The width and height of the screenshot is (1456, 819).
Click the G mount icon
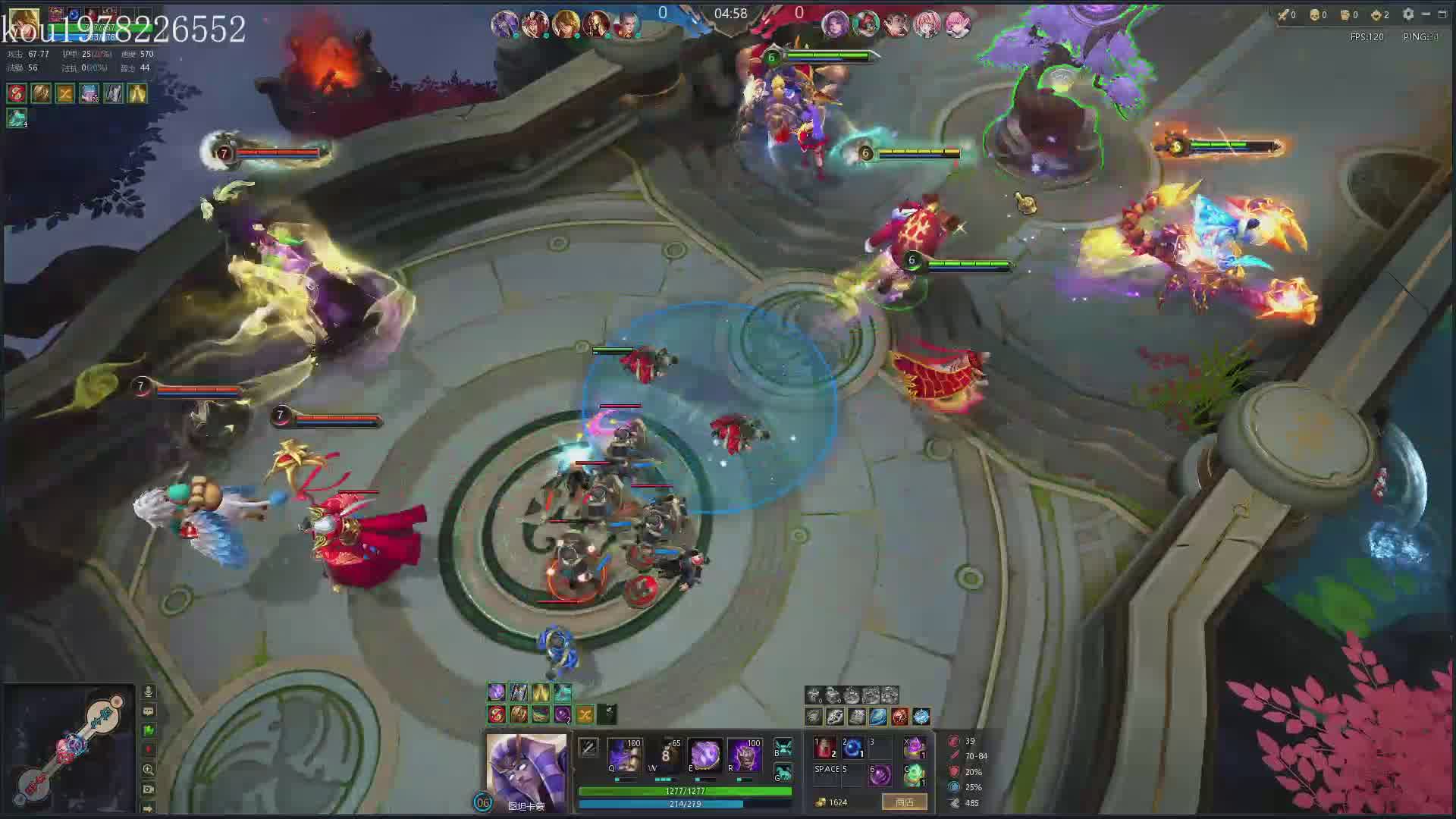783,773
